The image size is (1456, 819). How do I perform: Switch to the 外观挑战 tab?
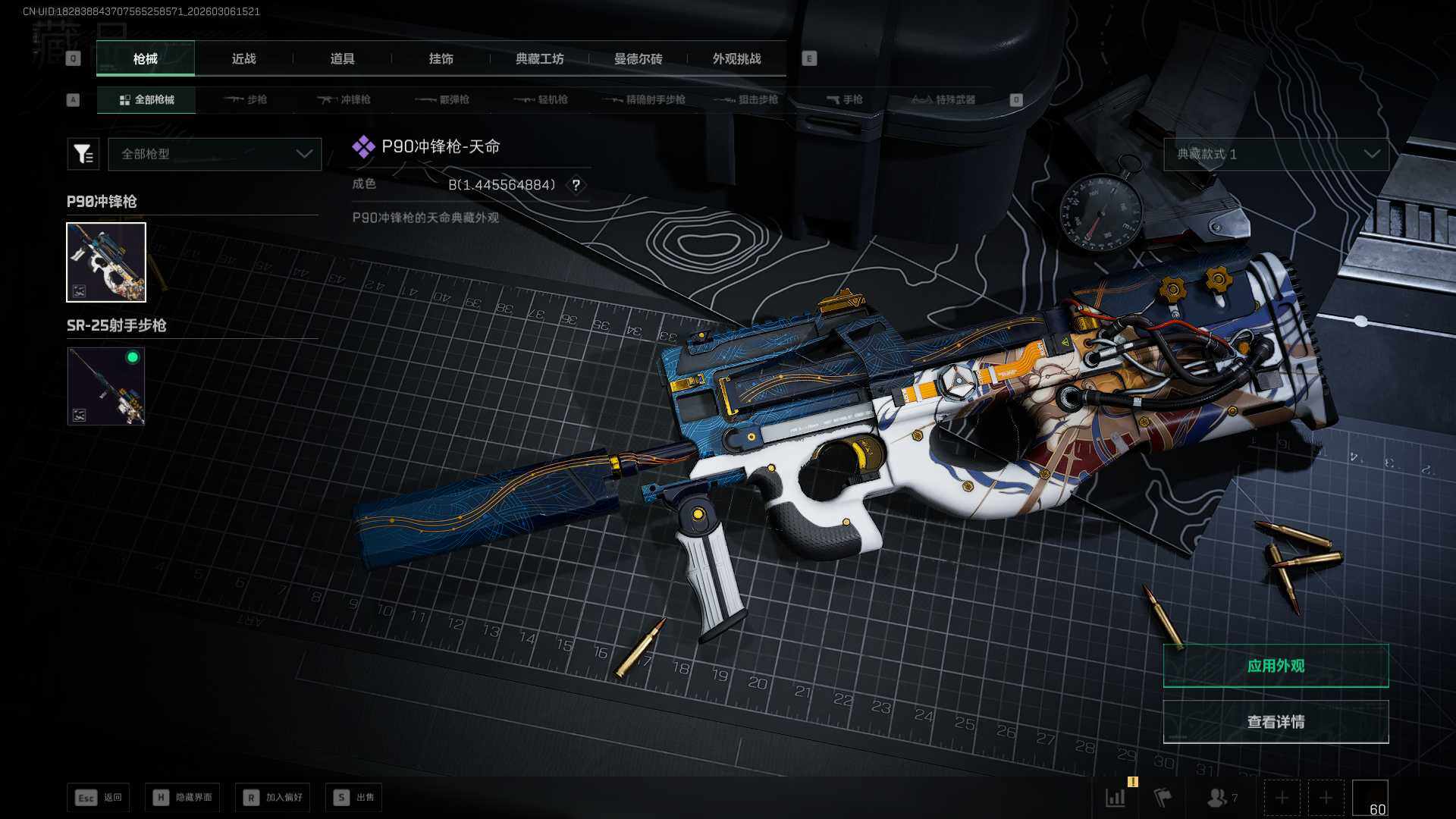736,59
